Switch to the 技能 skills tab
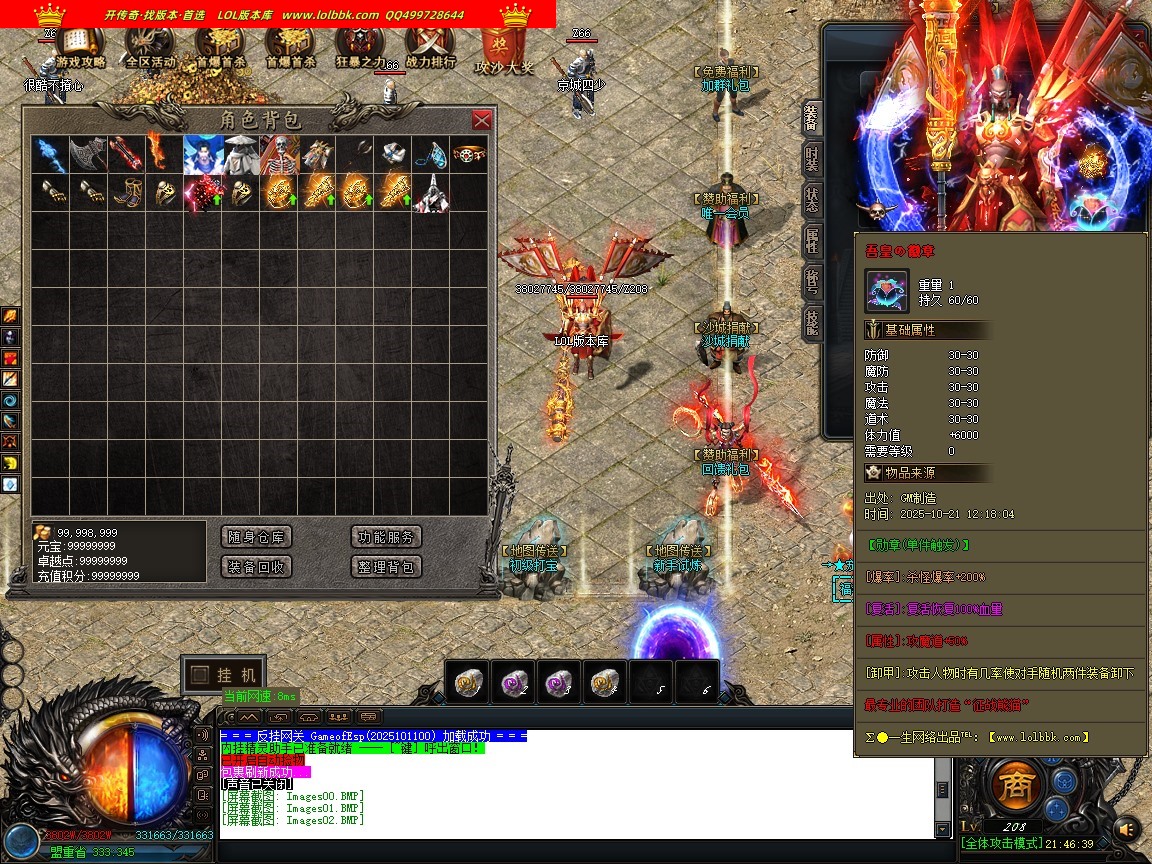This screenshot has width=1152, height=864. click(812, 320)
